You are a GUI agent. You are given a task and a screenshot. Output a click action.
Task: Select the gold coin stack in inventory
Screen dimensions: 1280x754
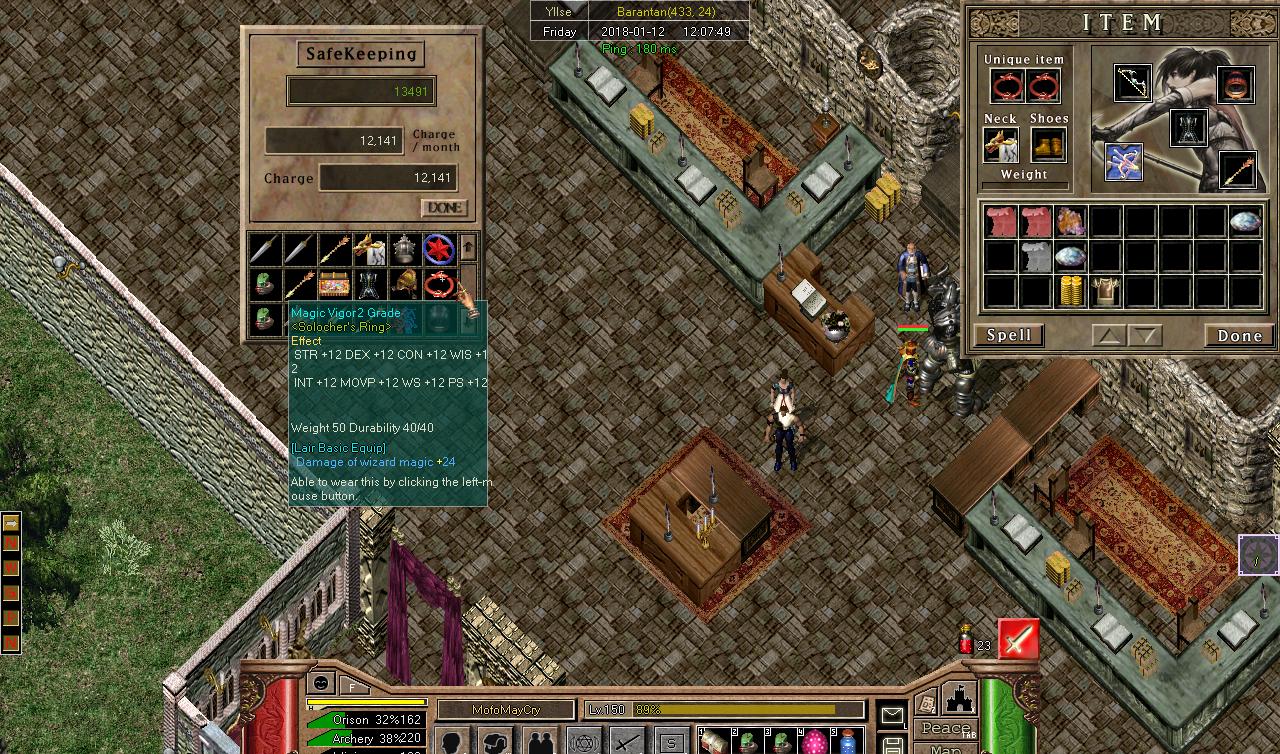1071,291
